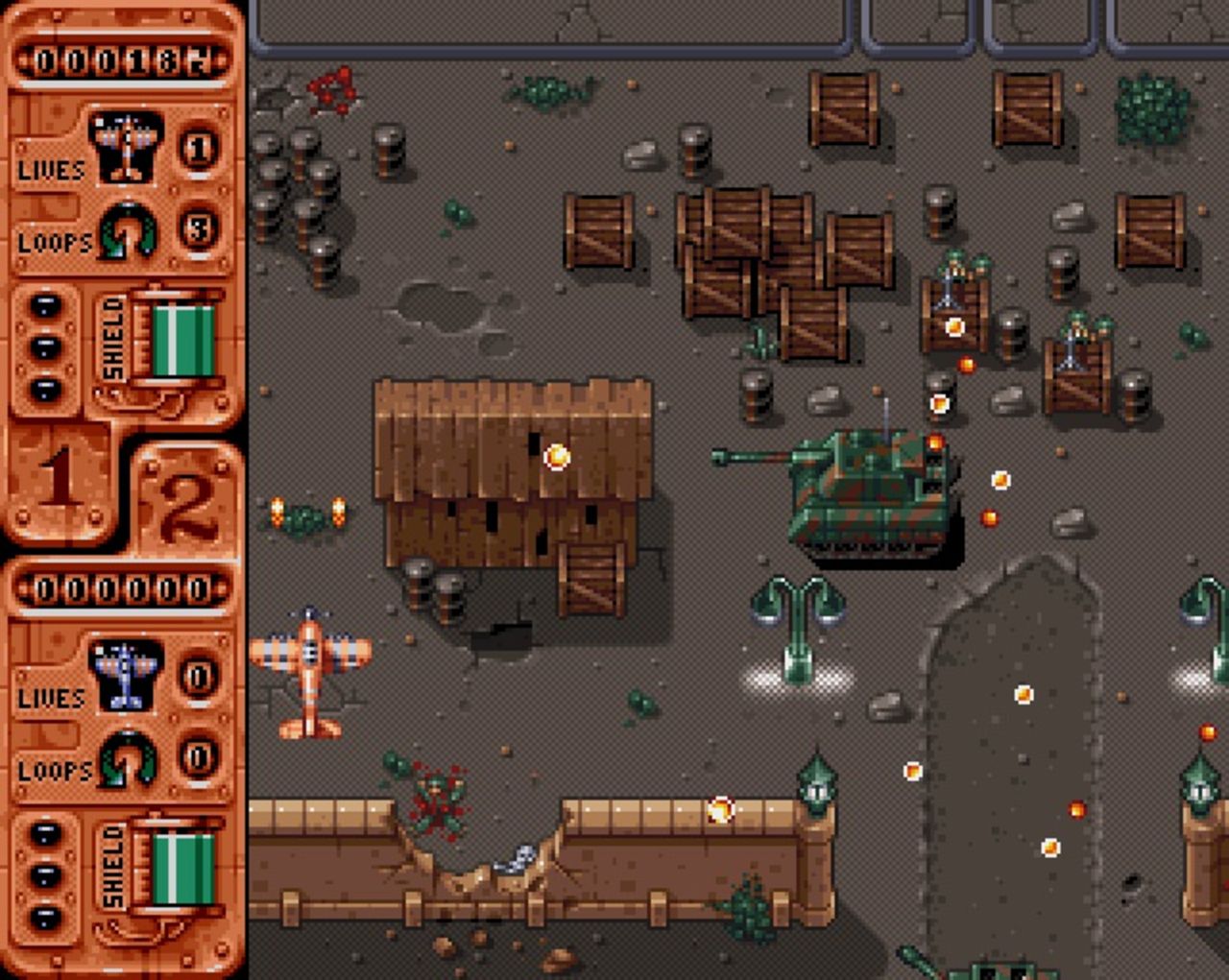Switch to the player 2 number panel
Screen dimensions: 1229x980
pyautogui.click(x=186, y=499)
